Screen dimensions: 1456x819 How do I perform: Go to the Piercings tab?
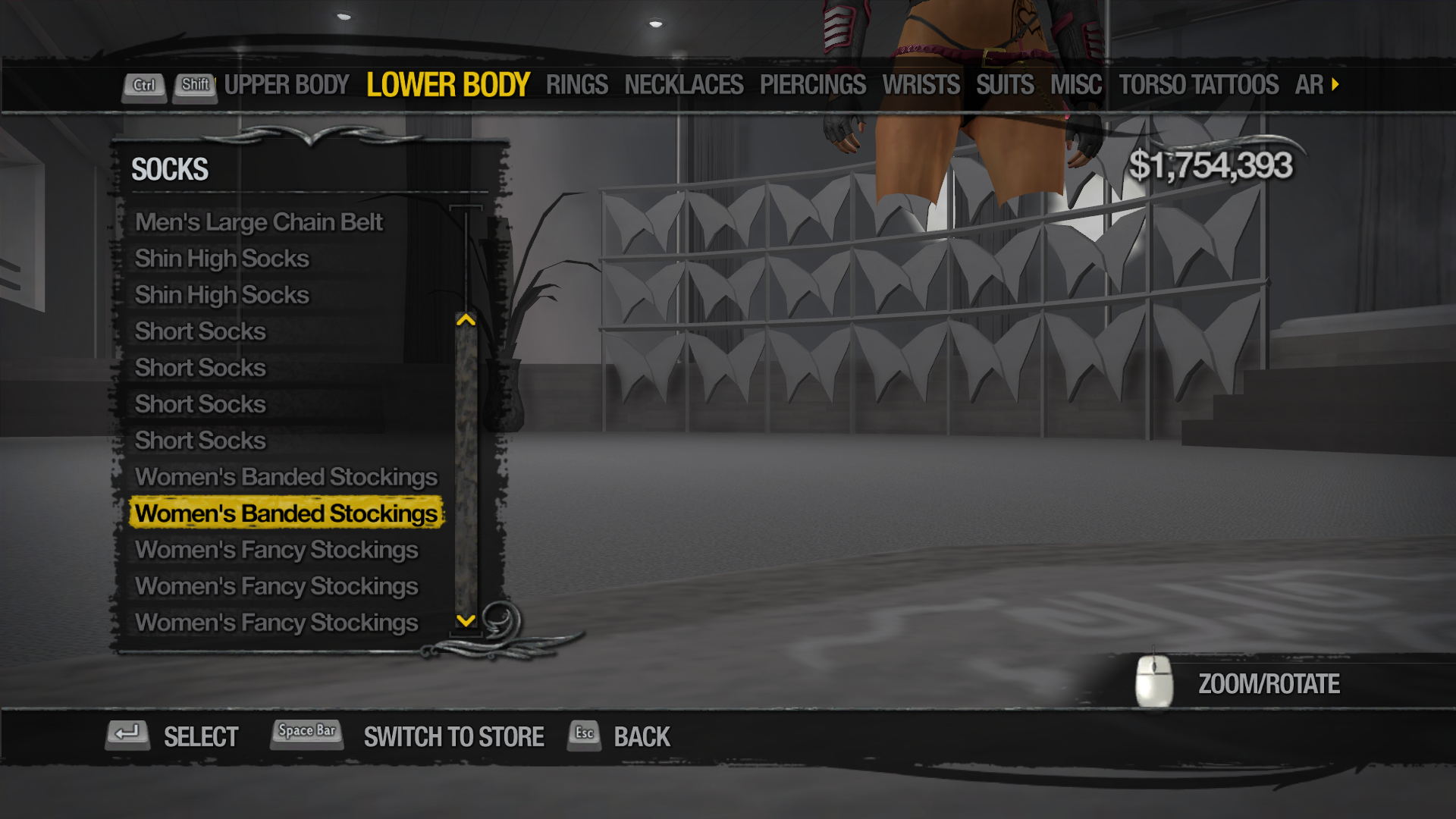(x=812, y=85)
